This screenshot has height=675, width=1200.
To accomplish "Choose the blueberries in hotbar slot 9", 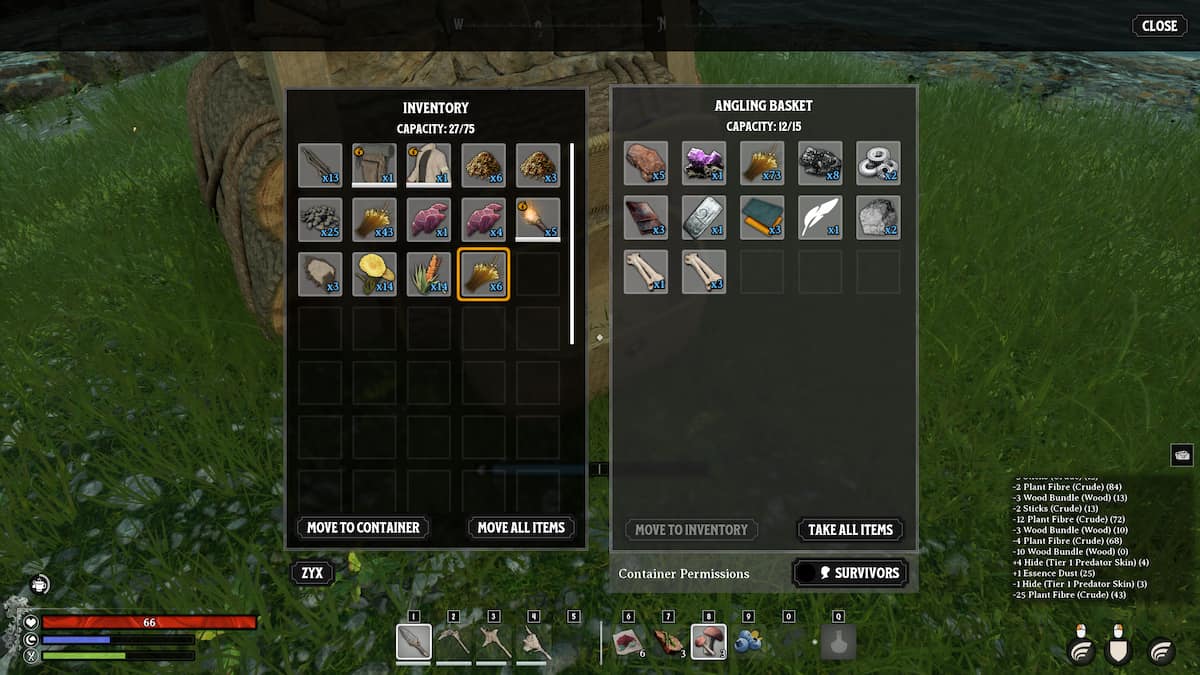I will (x=748, y=641).
